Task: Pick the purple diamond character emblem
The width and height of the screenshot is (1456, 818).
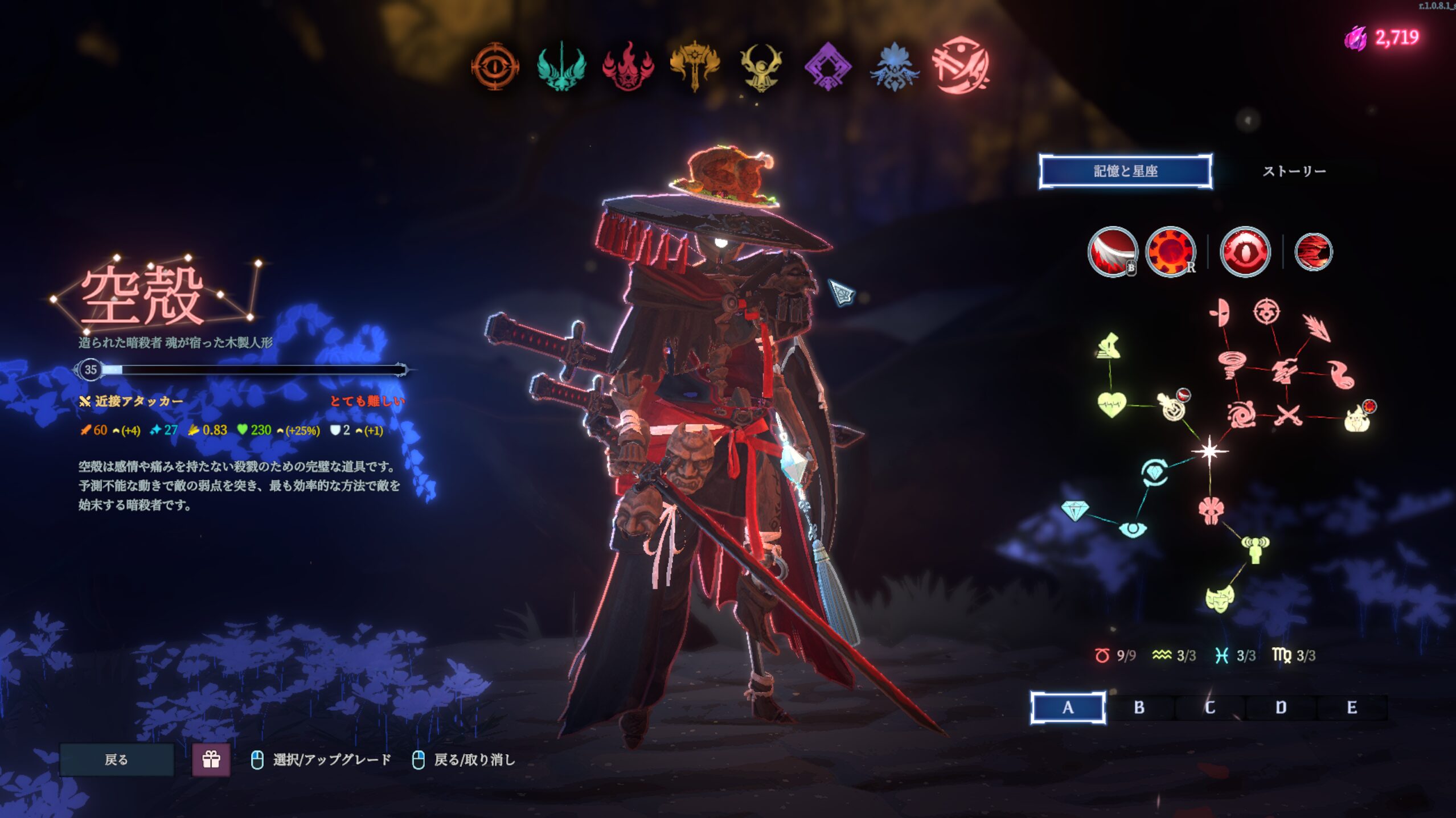Action: (827, 67)
